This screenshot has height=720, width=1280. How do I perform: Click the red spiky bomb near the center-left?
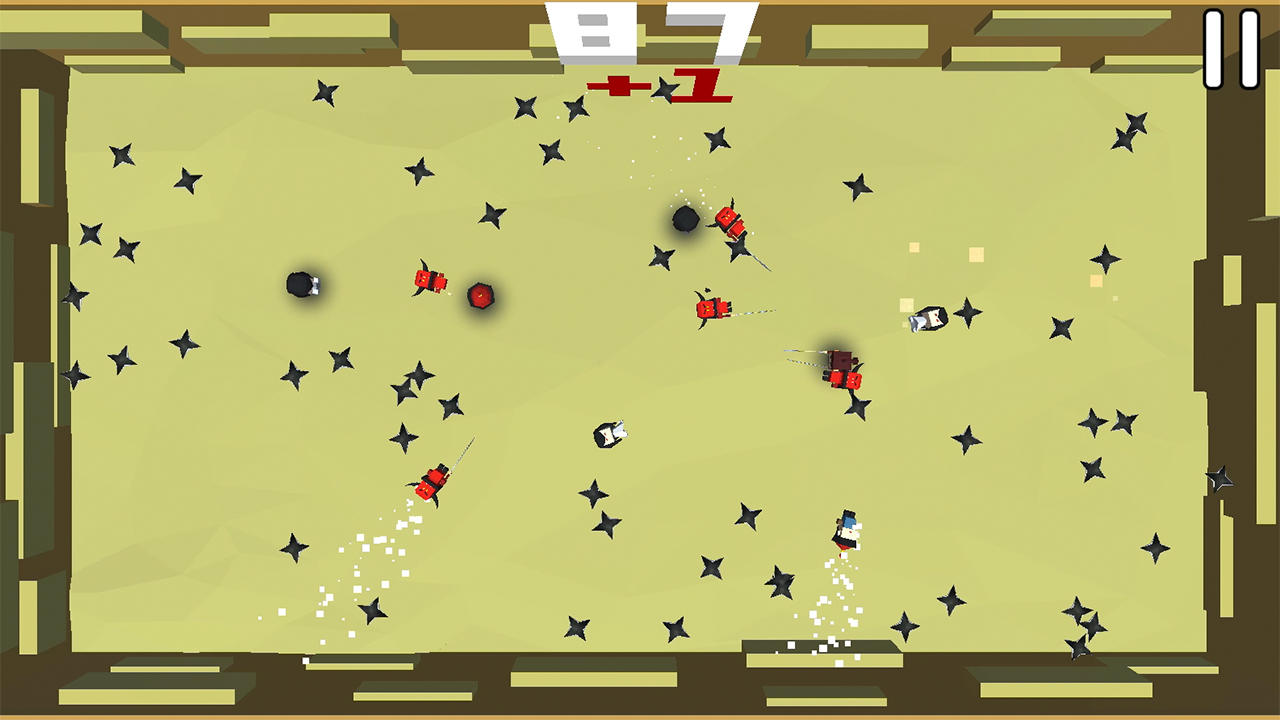pyautogui.click(x=481, y=295)
